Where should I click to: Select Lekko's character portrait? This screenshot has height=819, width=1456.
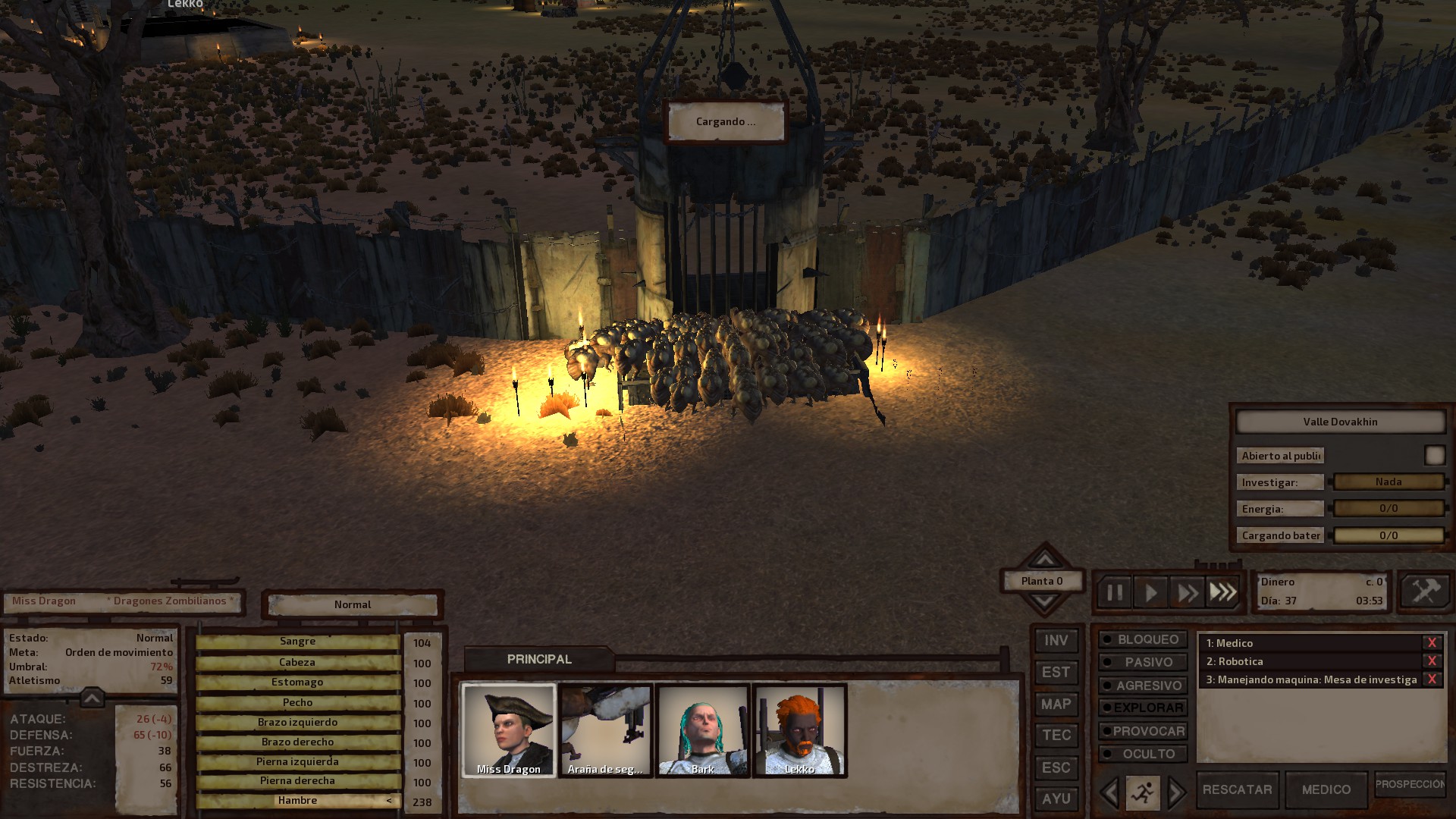coord(799,730)
